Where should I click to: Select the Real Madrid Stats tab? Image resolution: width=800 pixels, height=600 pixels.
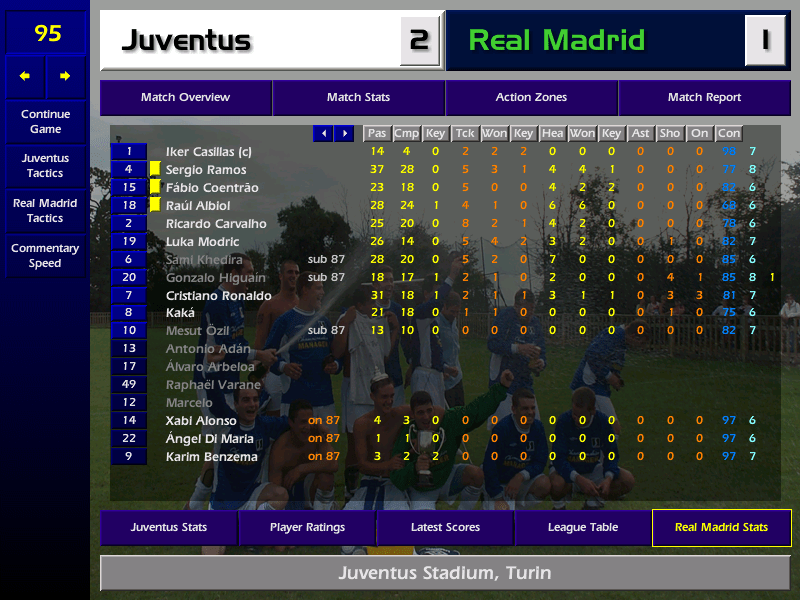click(721, 527)
